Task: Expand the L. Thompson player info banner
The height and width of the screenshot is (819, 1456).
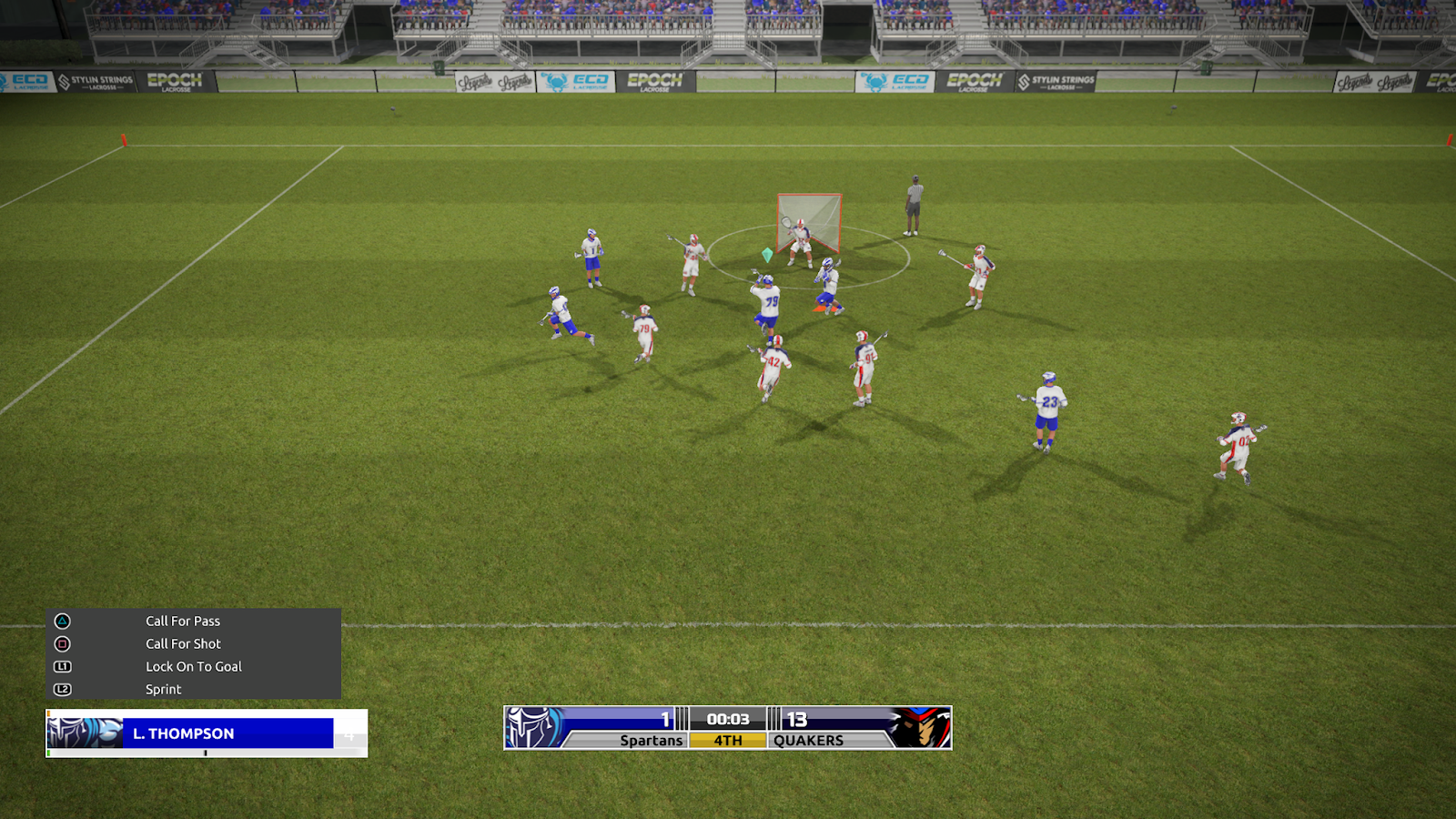Action: point(182,733)
